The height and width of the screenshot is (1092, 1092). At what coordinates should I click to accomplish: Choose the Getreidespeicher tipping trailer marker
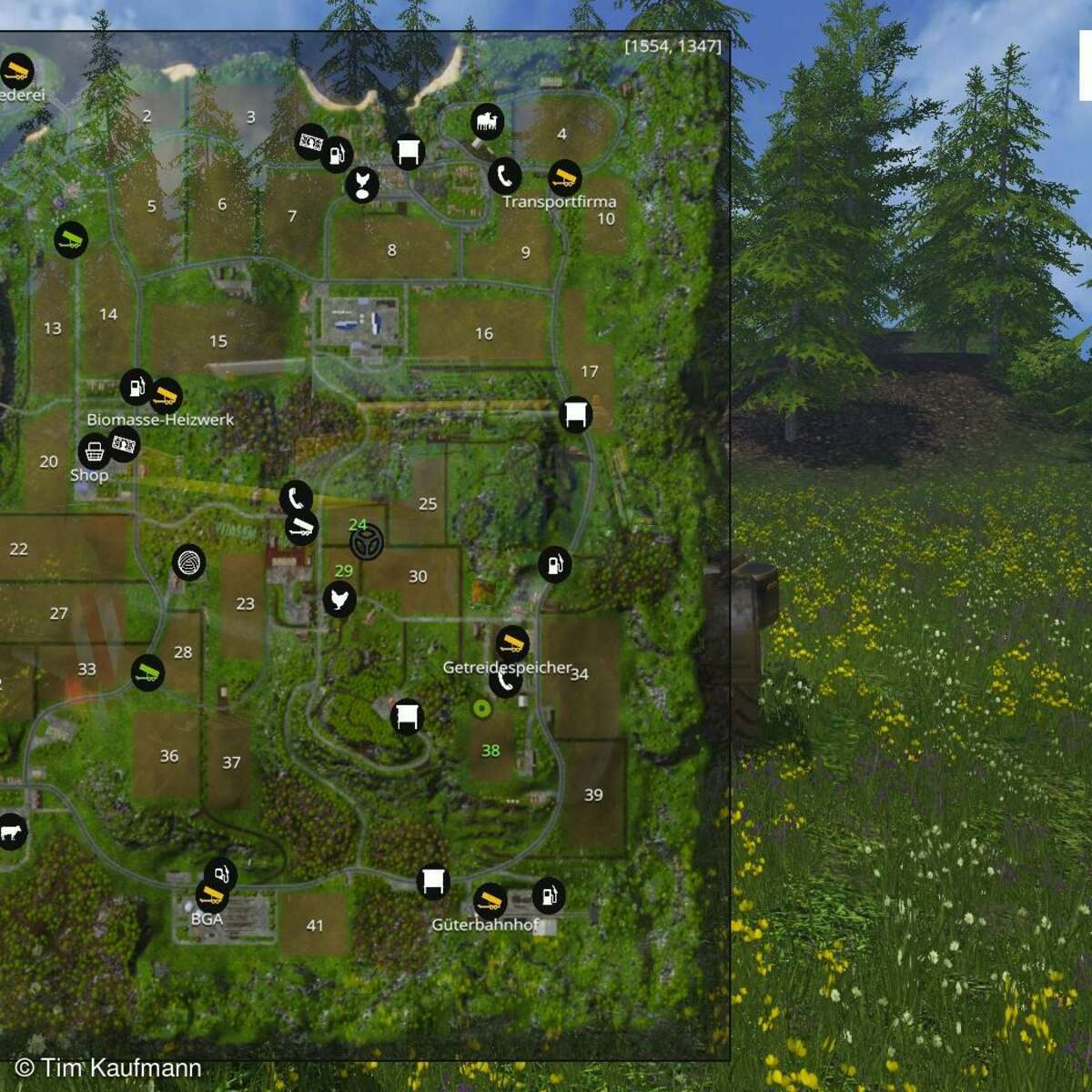(512, 643)
